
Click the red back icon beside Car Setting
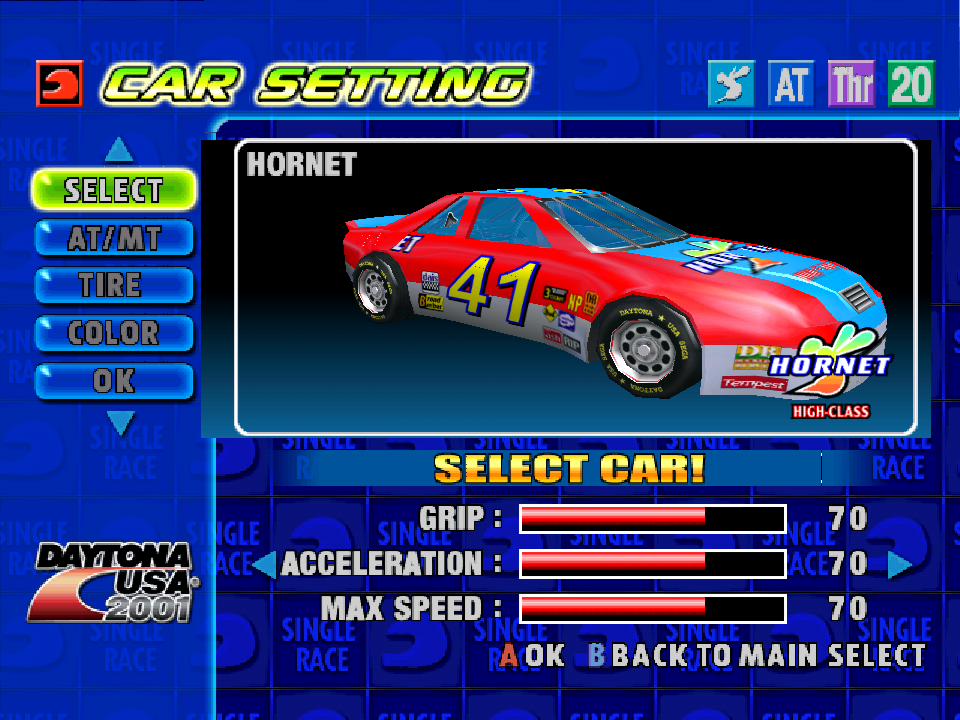(59, 84)
